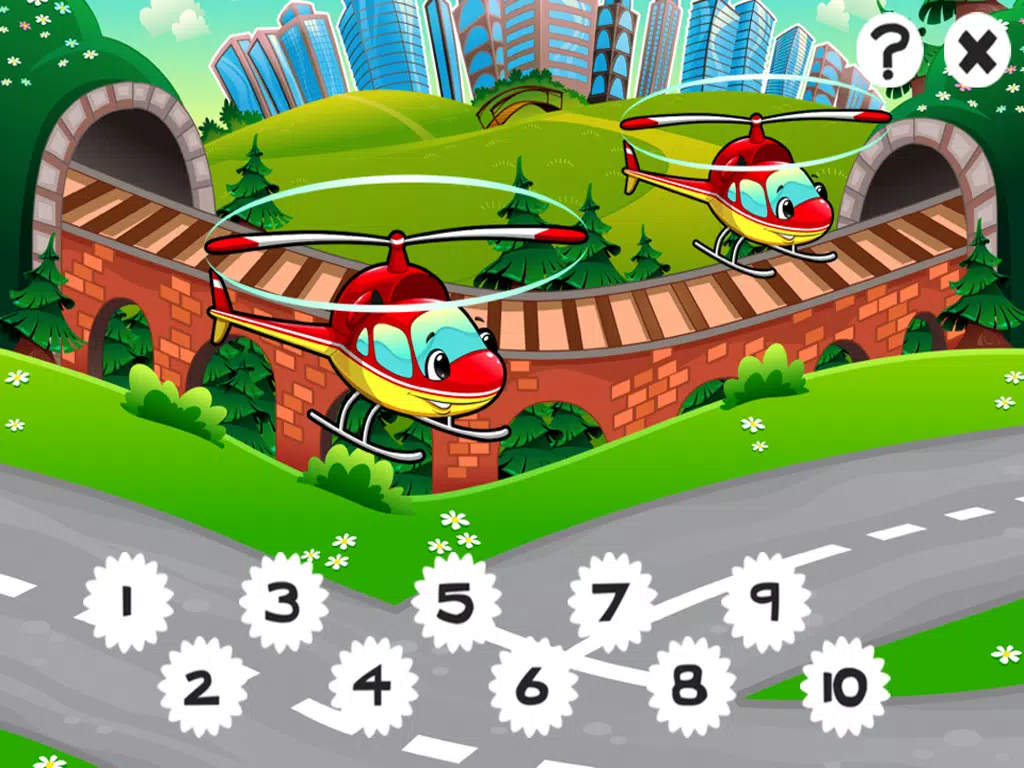Pick the number 4 badge
This screenshot has width=1024, height=768.
[373, 687]
